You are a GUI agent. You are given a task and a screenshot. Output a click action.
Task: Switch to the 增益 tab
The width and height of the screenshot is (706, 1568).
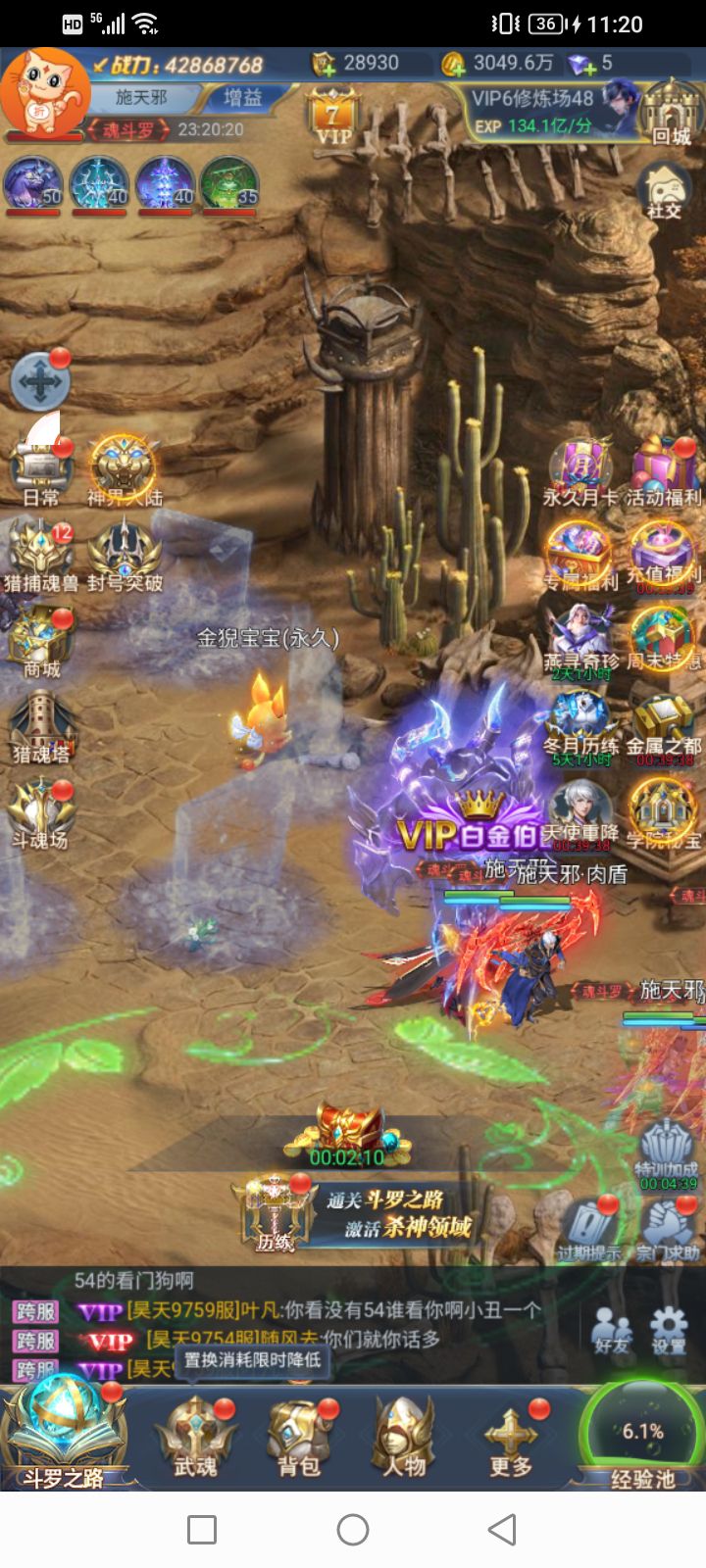click(x=243, y=97)
